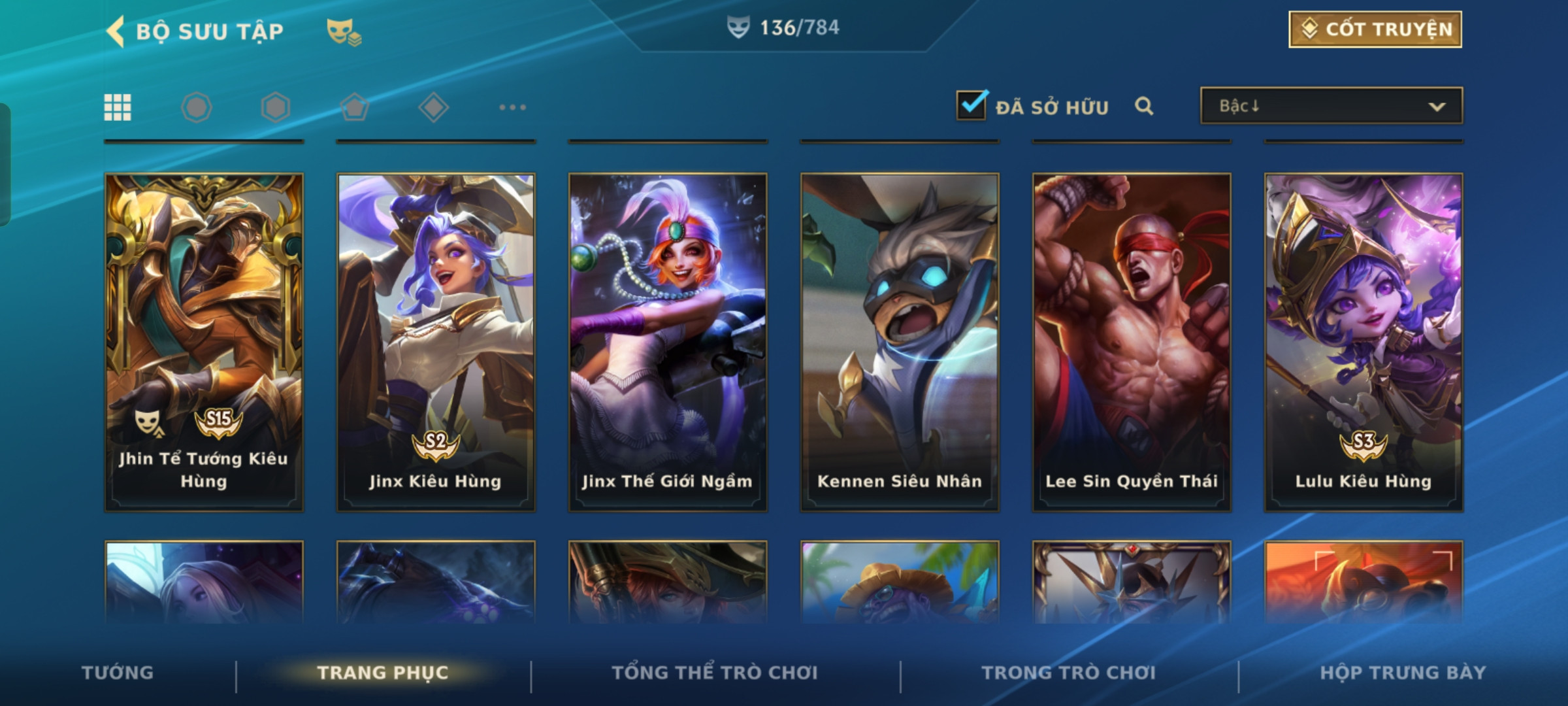Open the Hộp Trưng Bày tab
Screen dimensions: 1568x706
coord(1403,673)
